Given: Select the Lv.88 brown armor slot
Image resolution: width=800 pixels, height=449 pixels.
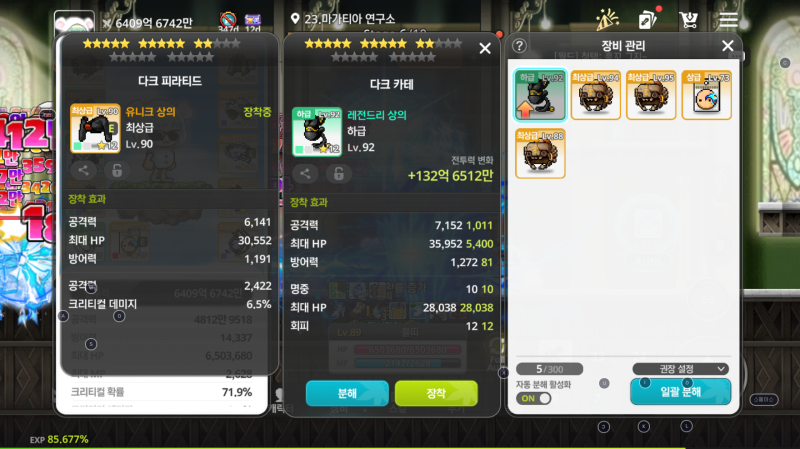Looking at the screenshot, I should point(540,153).
